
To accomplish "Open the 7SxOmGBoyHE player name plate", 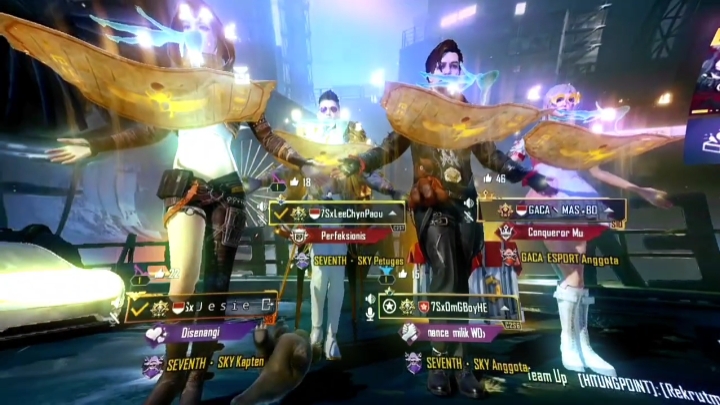I will (452, 306).
